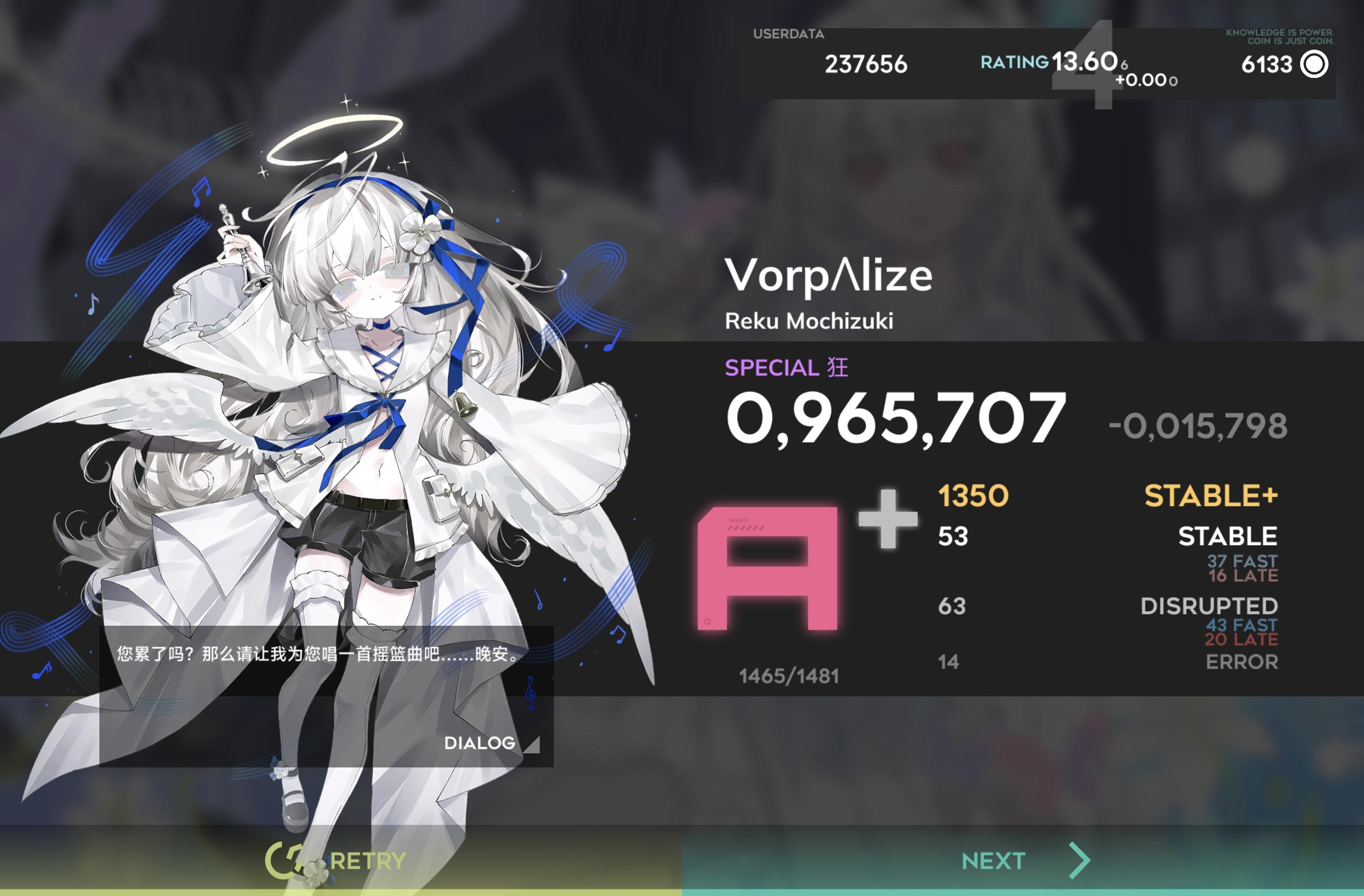Expand the ERROR count breakdown
The width and height of the screenshot is (1364, 896).
[x=1242, y=662]
